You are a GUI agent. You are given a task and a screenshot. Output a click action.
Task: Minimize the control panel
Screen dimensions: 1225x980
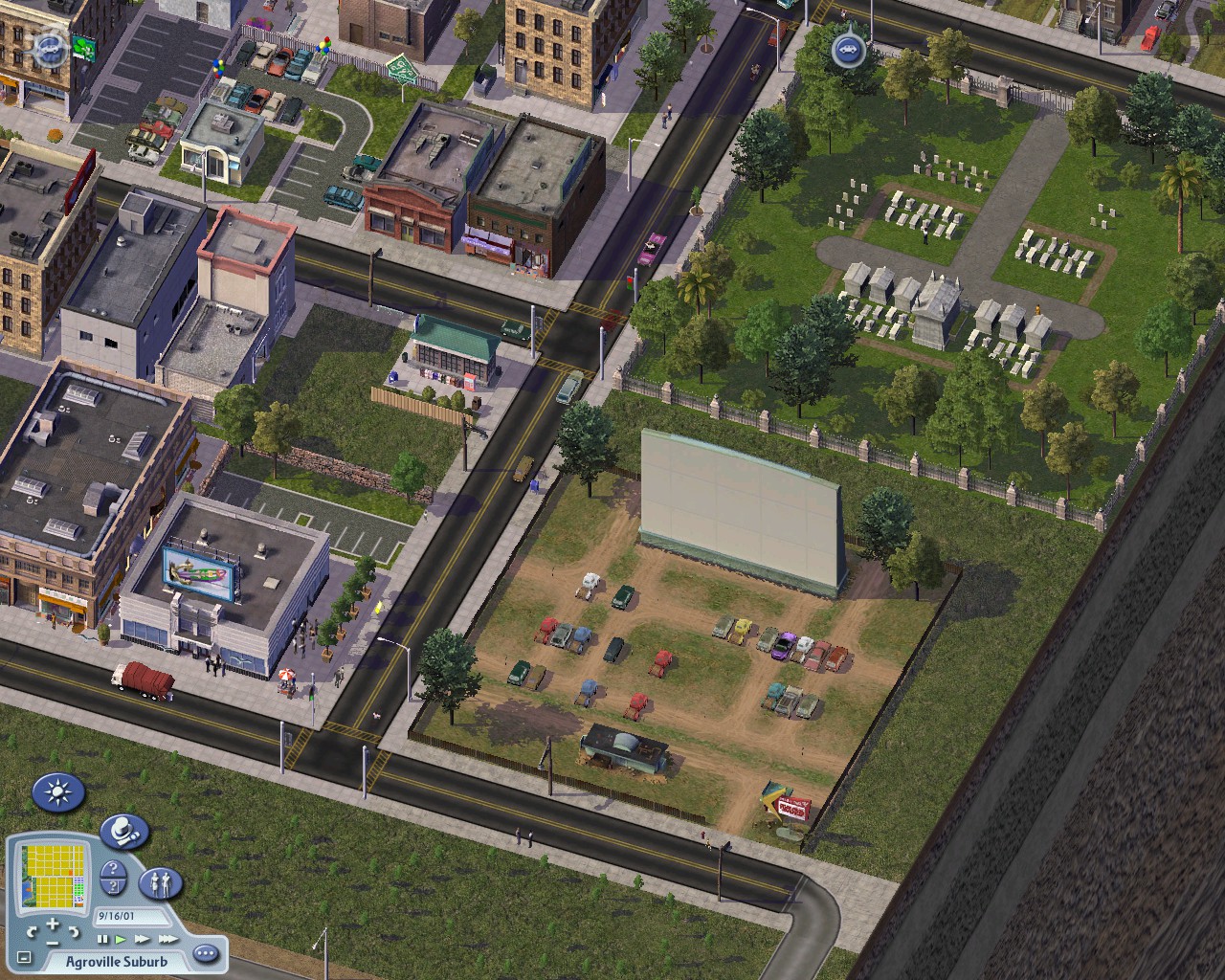click(x=24, y=957)
